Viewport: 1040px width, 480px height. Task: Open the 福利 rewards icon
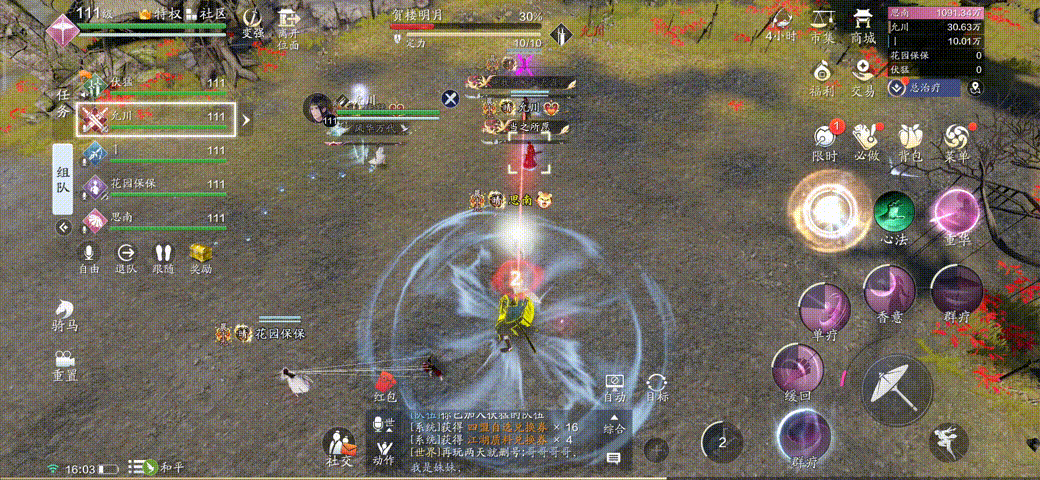tap(822, 76)
